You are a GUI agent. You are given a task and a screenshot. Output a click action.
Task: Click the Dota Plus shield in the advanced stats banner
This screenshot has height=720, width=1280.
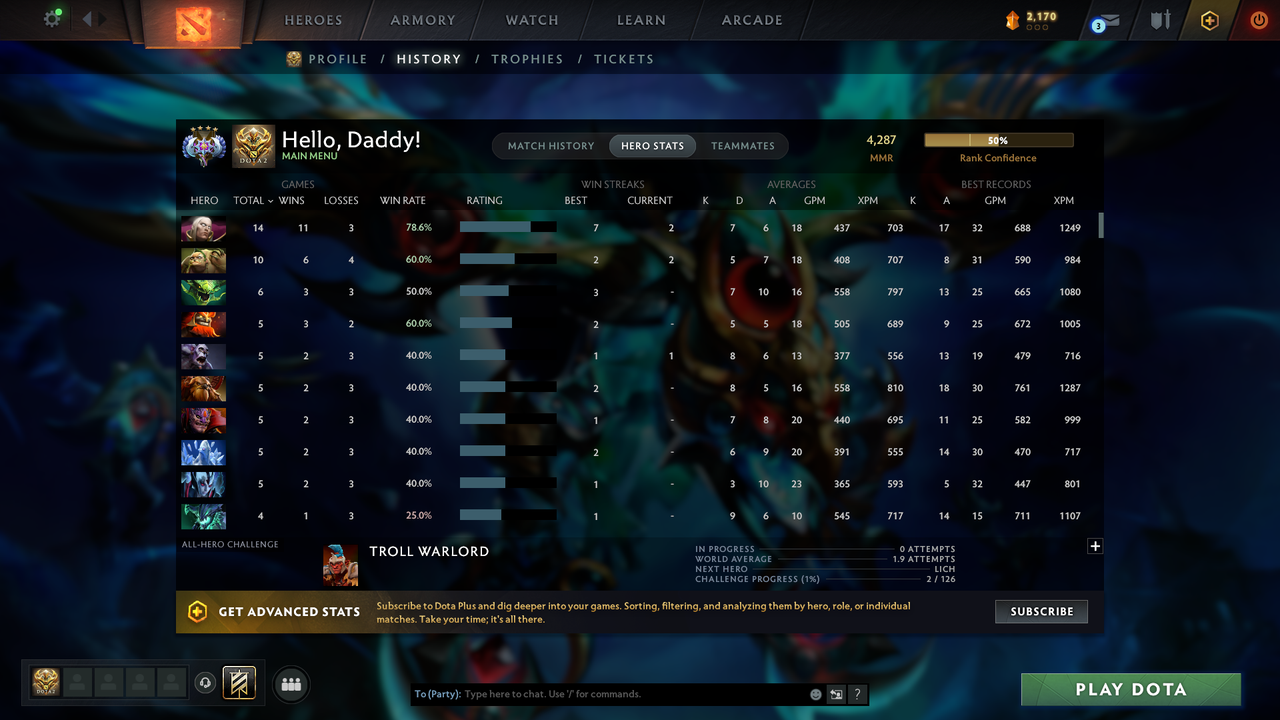(x=195, y=611)
